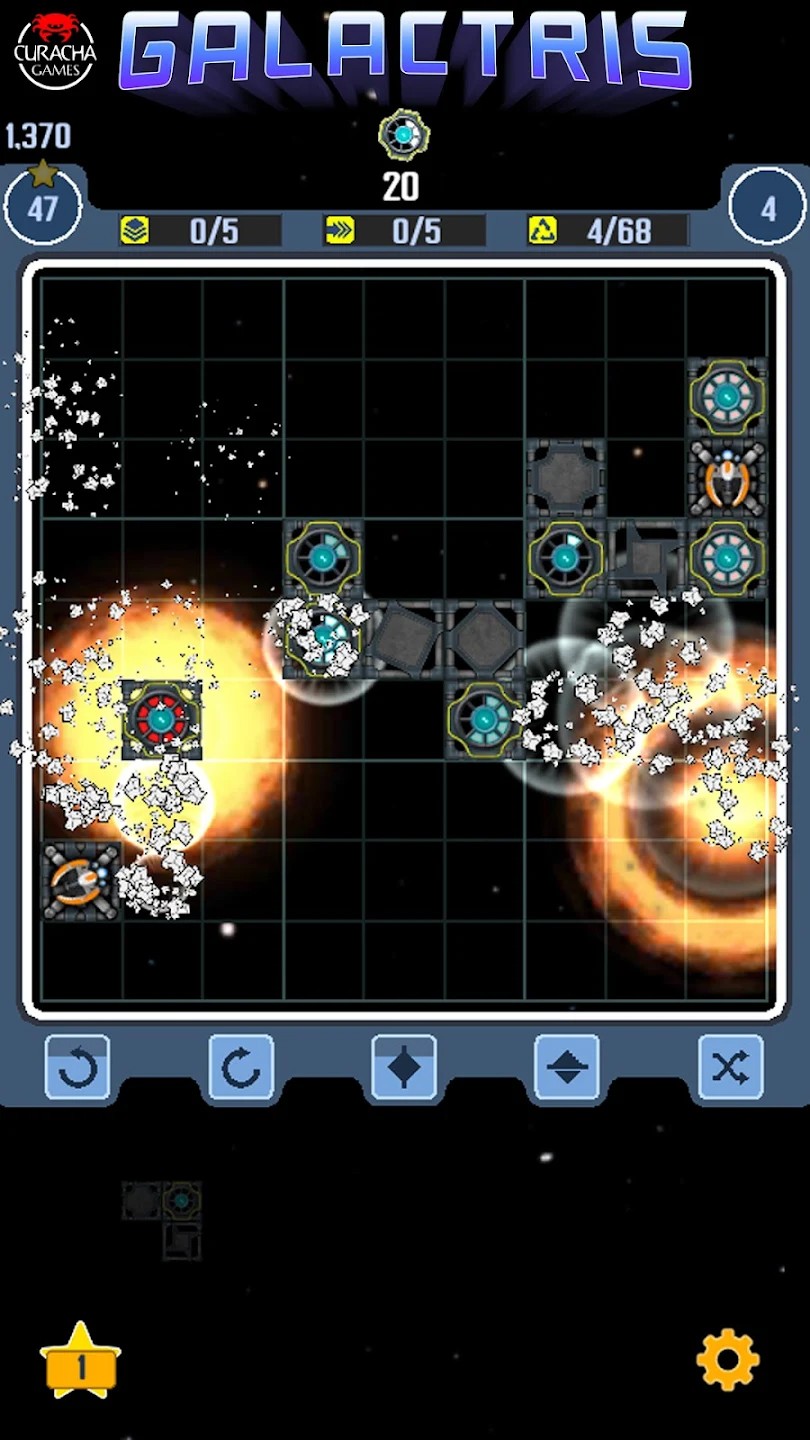Screen dimensions: 810x1440
Task: Rotate the piece counter-clockwise
Action: point(78,1068)
